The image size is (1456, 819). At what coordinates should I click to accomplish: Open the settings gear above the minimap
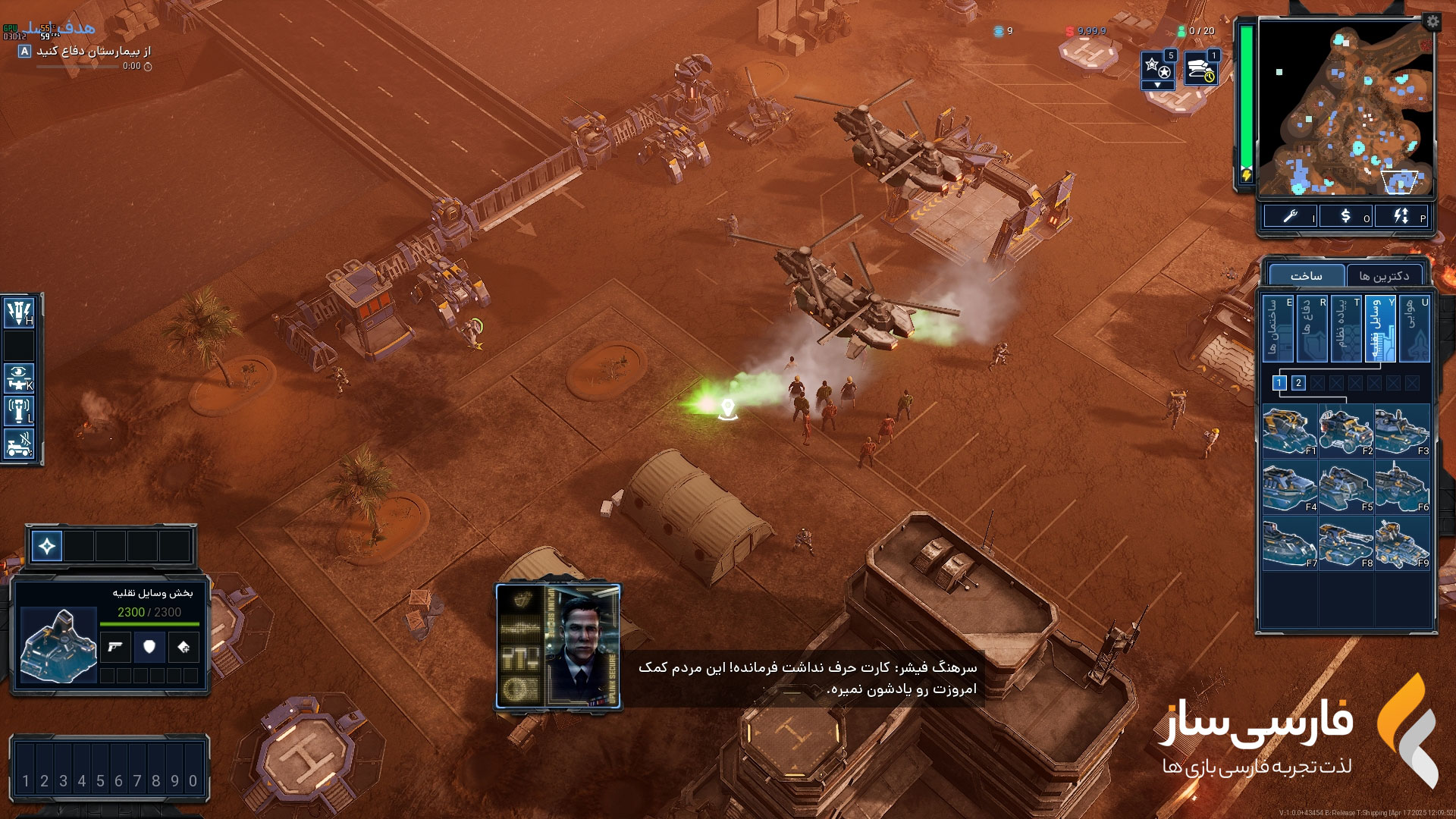1432,21
